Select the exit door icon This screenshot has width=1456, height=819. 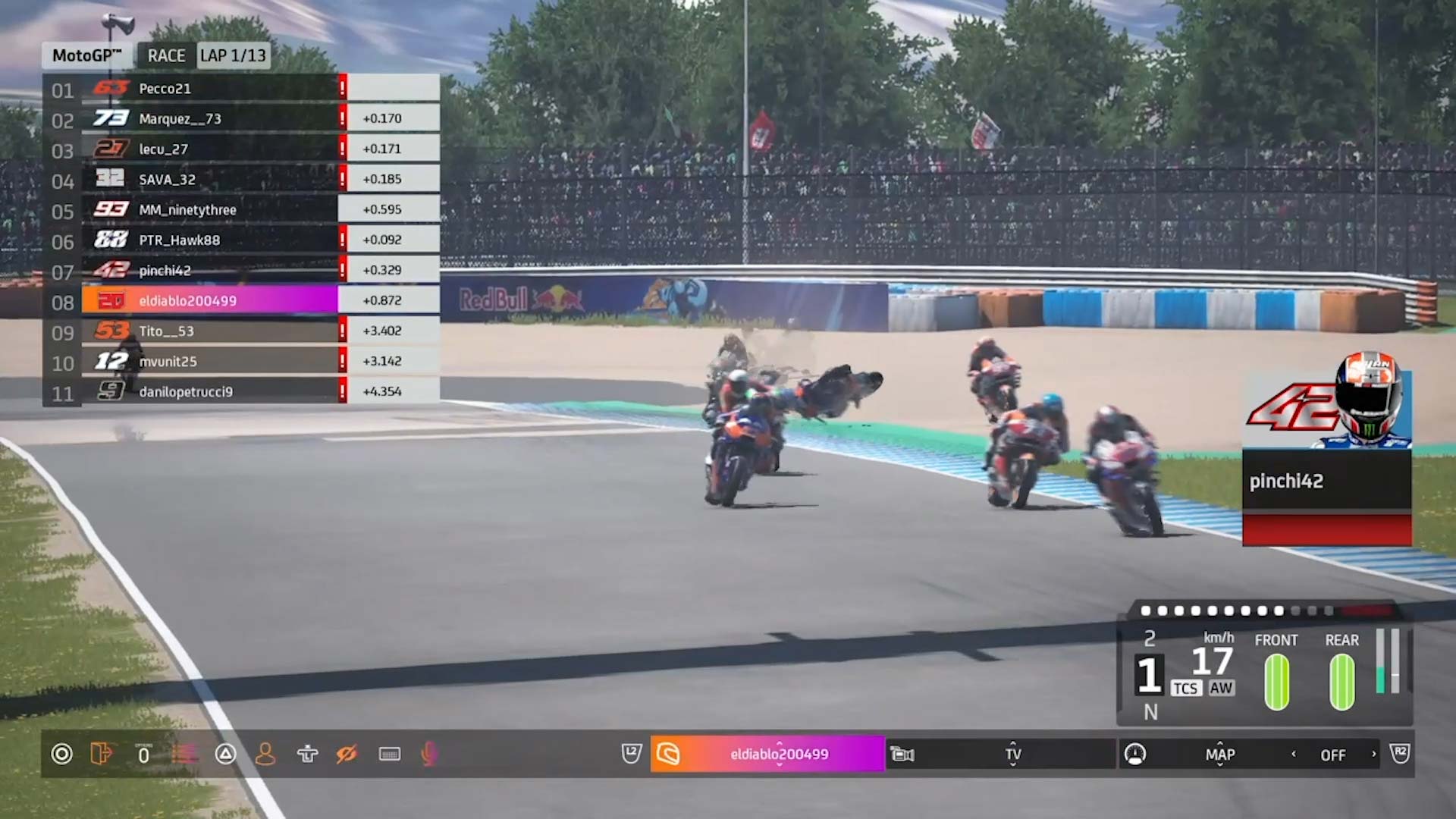click(102, 755)
